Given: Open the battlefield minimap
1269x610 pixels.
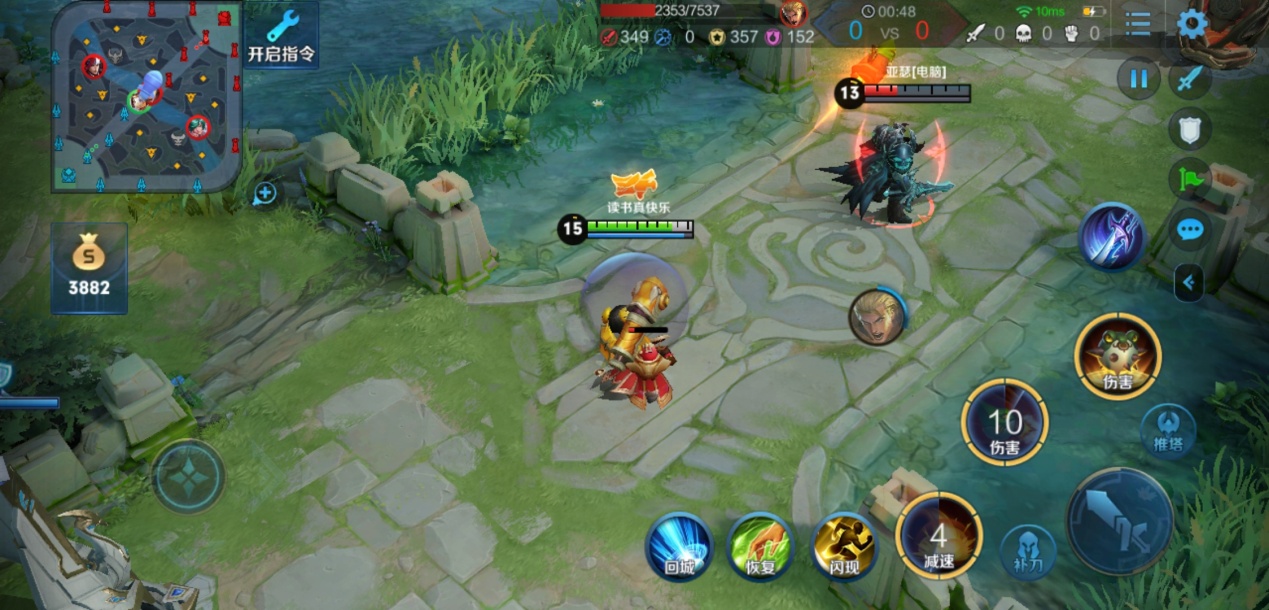Looking at the screenshot, I should coord(146,95).
